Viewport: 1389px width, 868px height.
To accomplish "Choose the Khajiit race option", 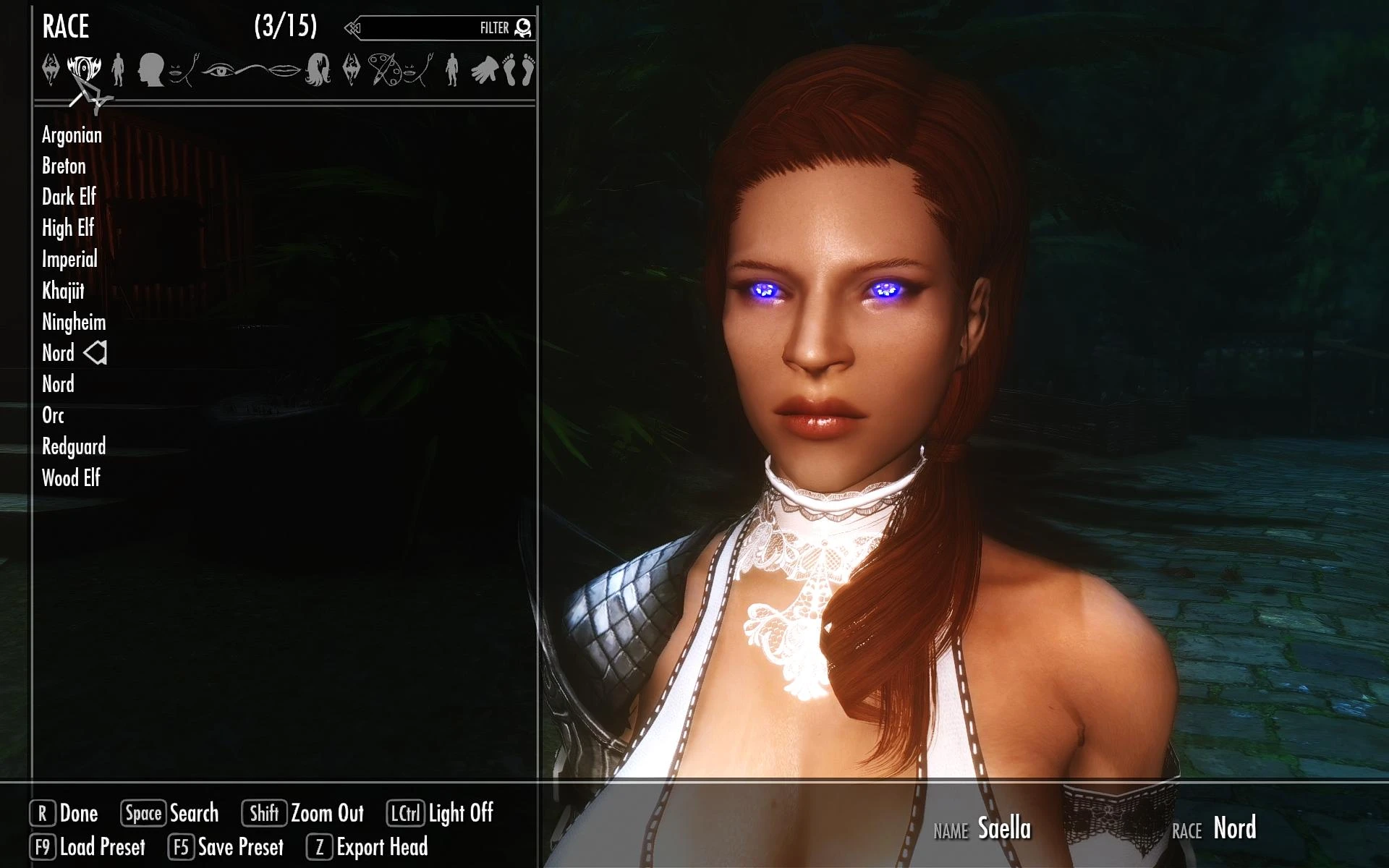I will [64, 291].
